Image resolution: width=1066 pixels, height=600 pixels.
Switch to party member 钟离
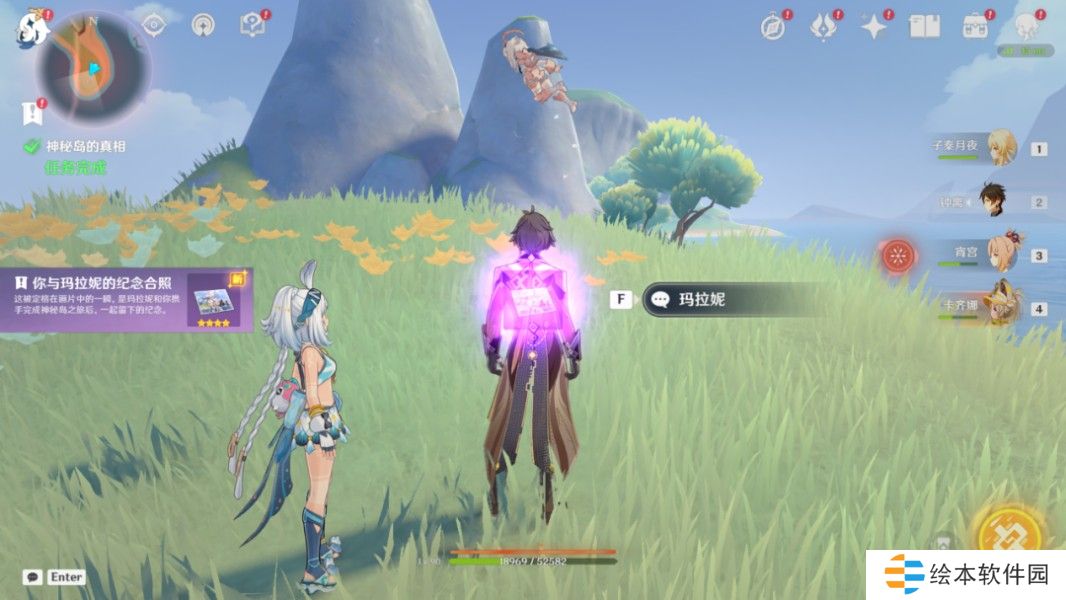[x=994, y=201]
